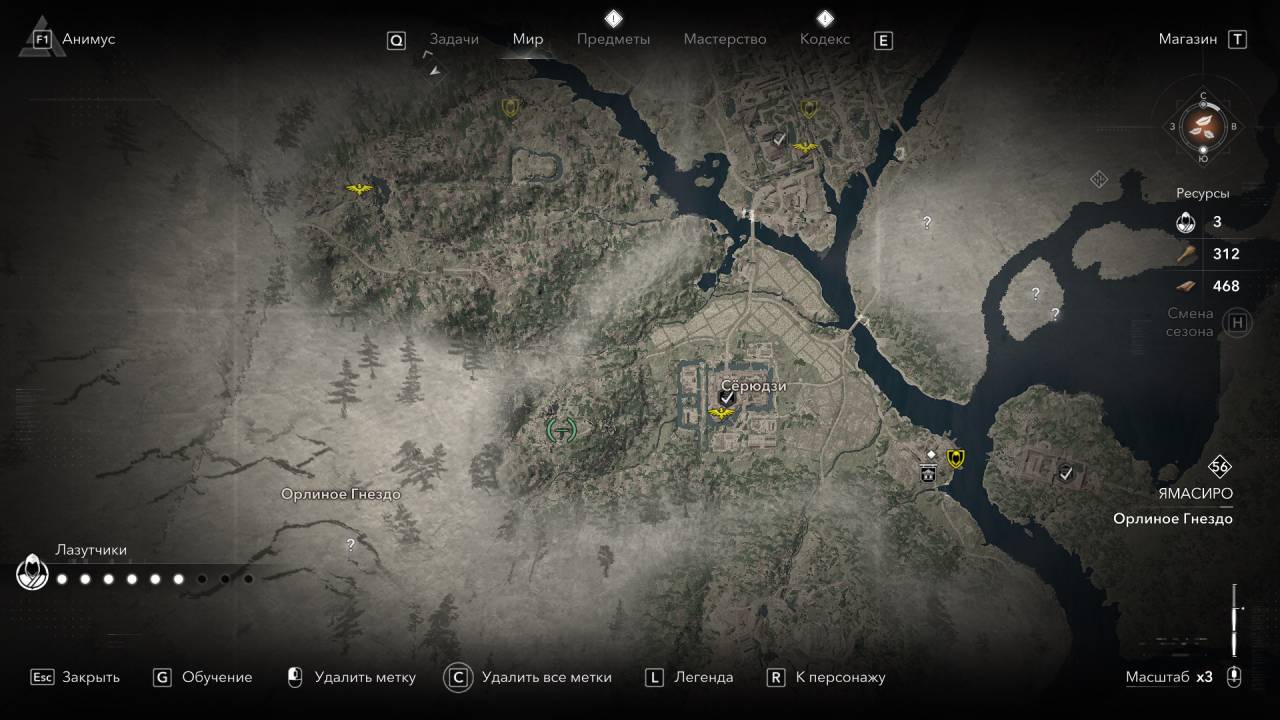The height and width of the screenshot is (720, 1280).
Task: Open the Анимус menu
Action: pos(88,39)
